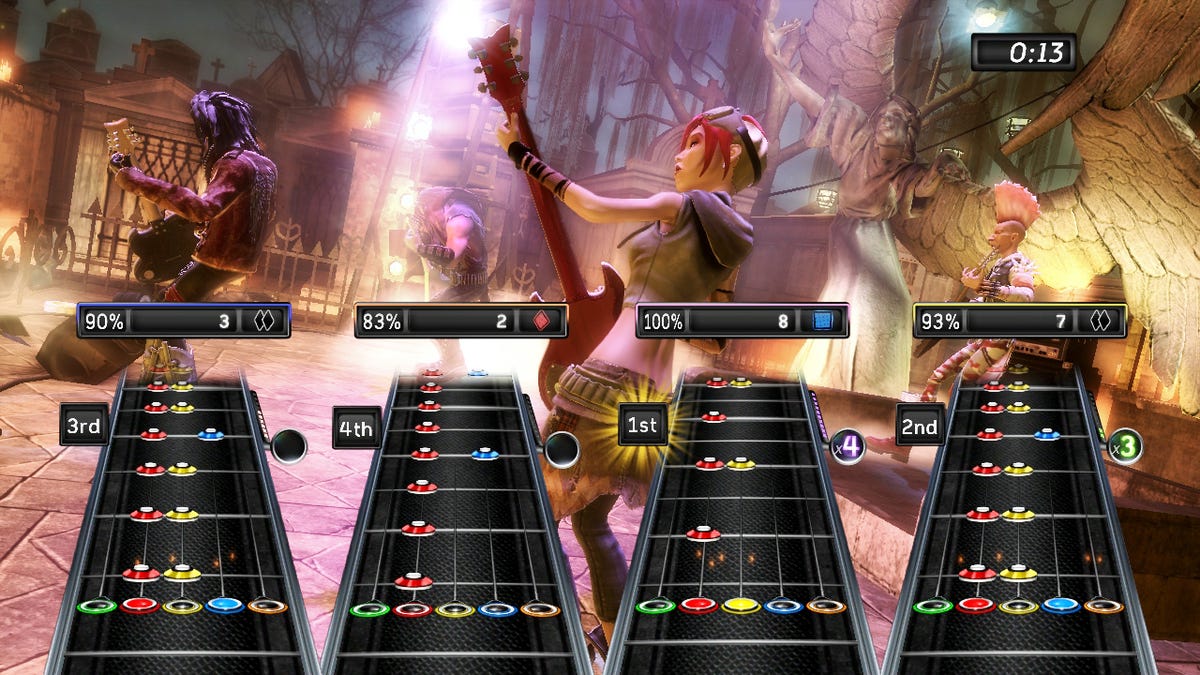The width and height of the screenshot is (1200, 675).
Task: Hit the green fret target on the 1st-place highway
Action: coord(655,605)
